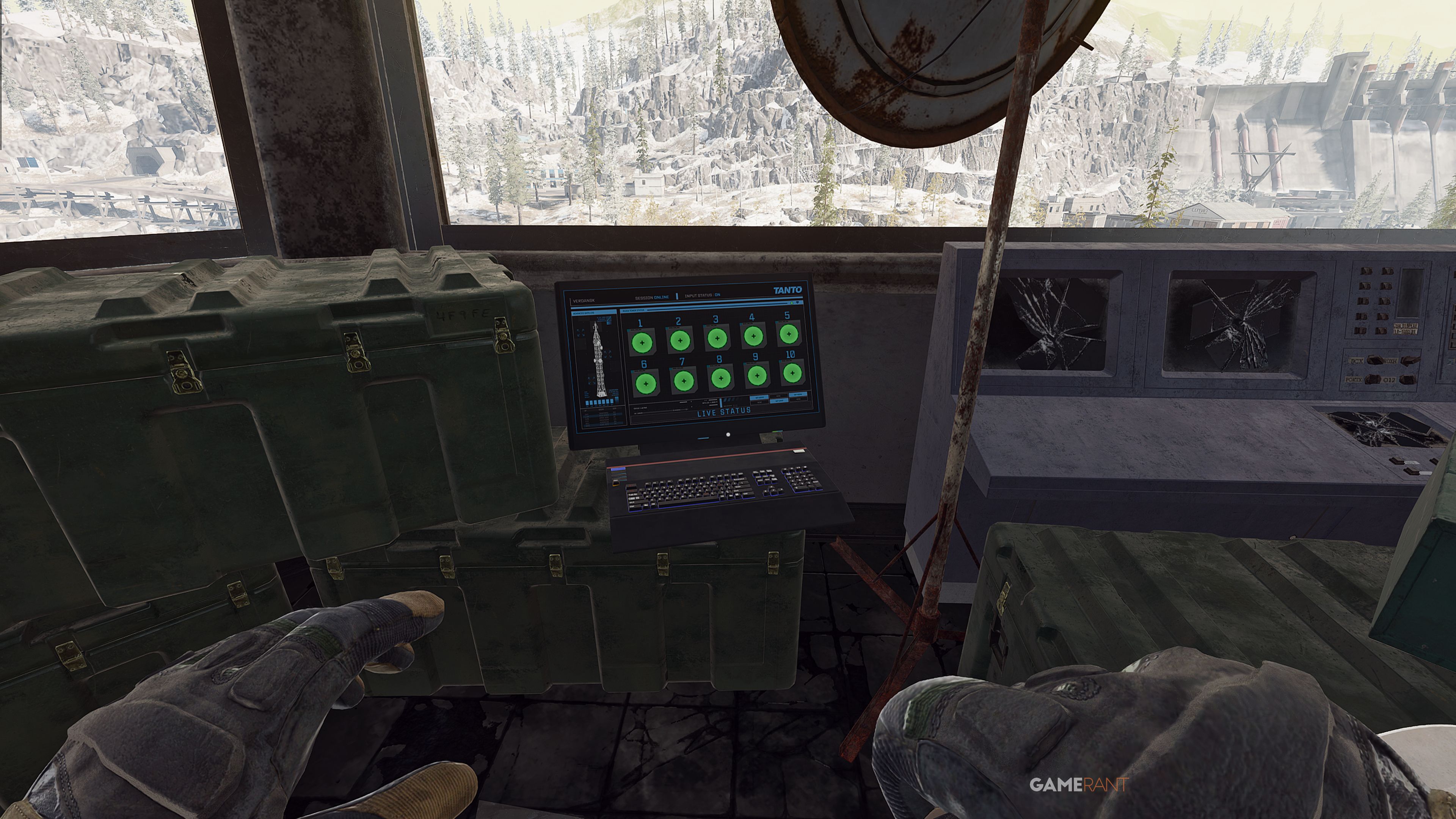Select the ADVANCED DATA LOG panel header

click(x=583, y=312)
